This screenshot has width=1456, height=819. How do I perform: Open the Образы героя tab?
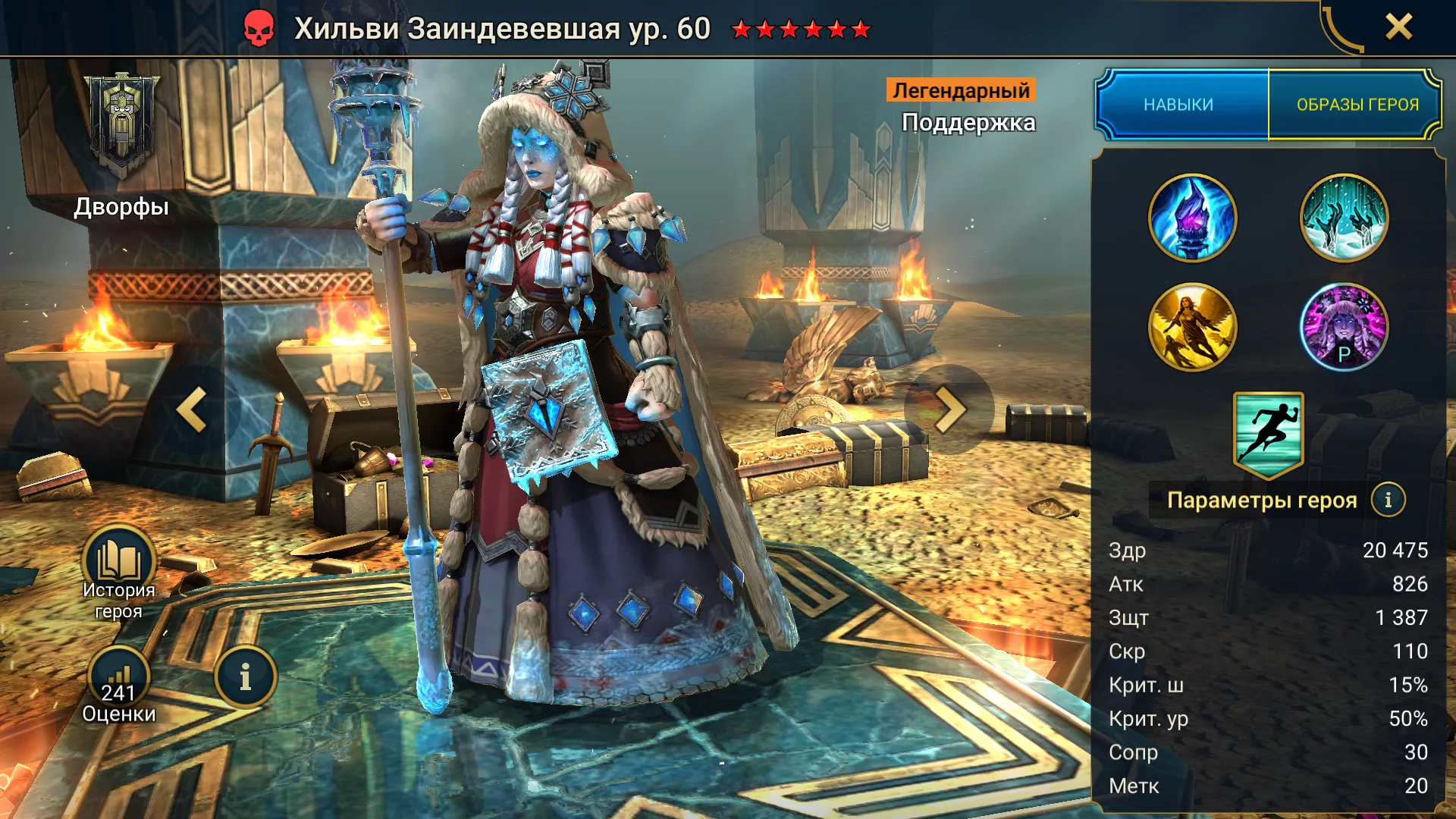pos(1357,105)
